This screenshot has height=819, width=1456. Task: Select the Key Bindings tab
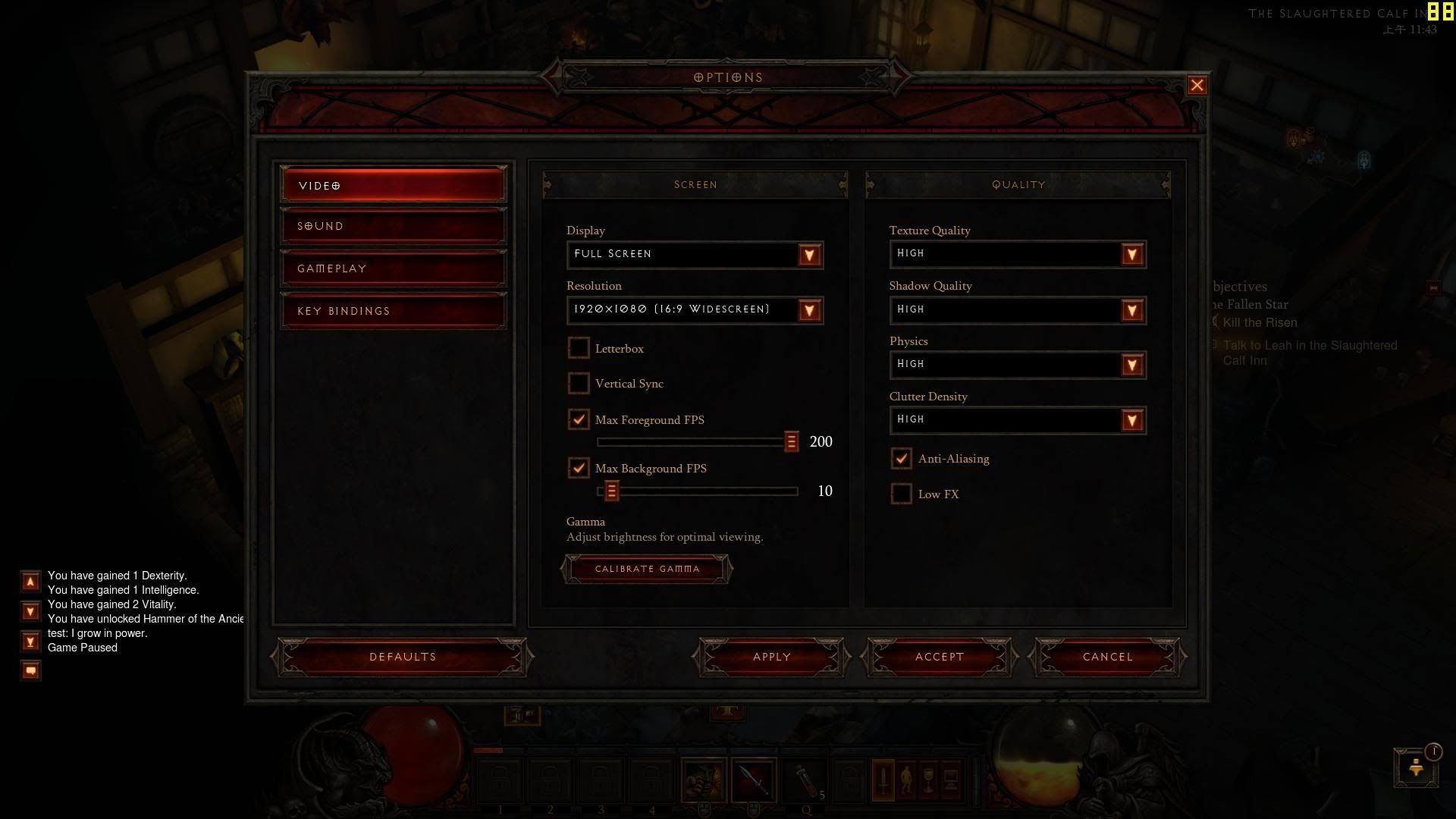click(393, 311)
